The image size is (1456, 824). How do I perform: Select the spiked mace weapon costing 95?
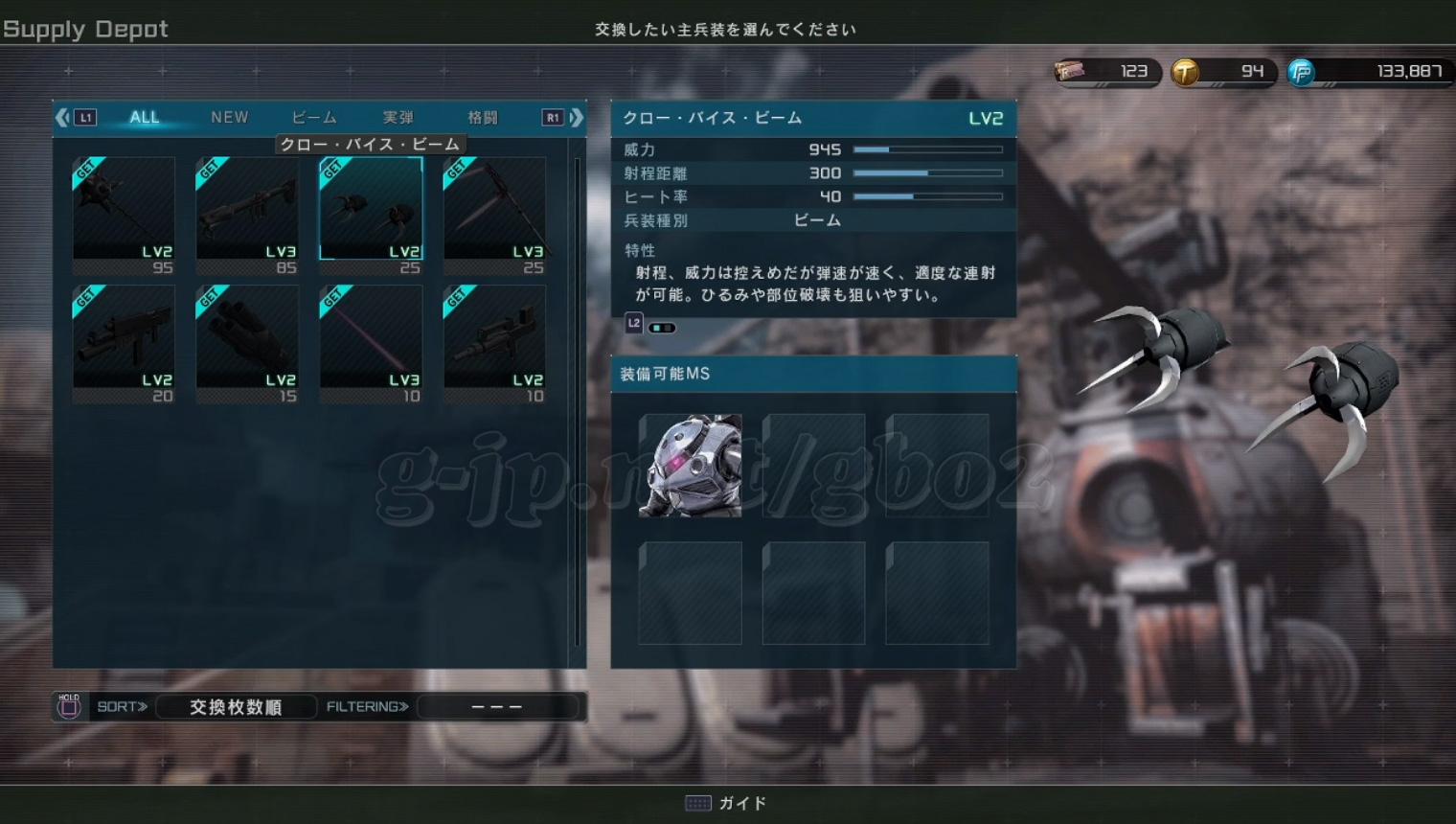pos(124,215)
